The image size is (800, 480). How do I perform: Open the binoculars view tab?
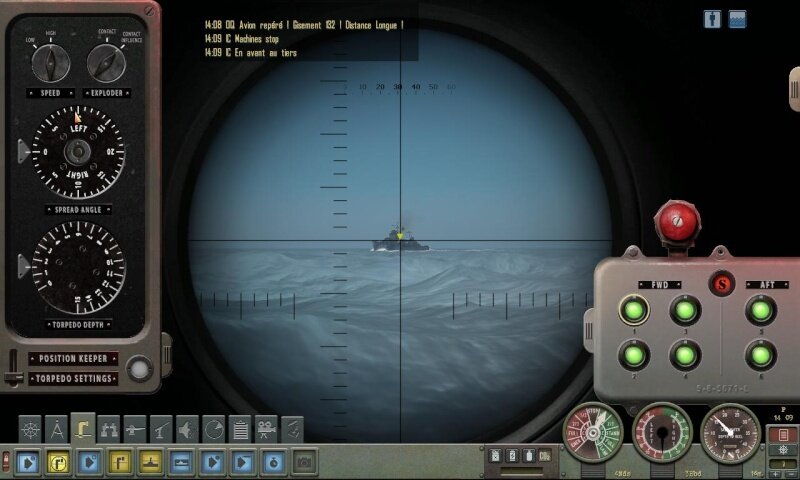(108, 428)
